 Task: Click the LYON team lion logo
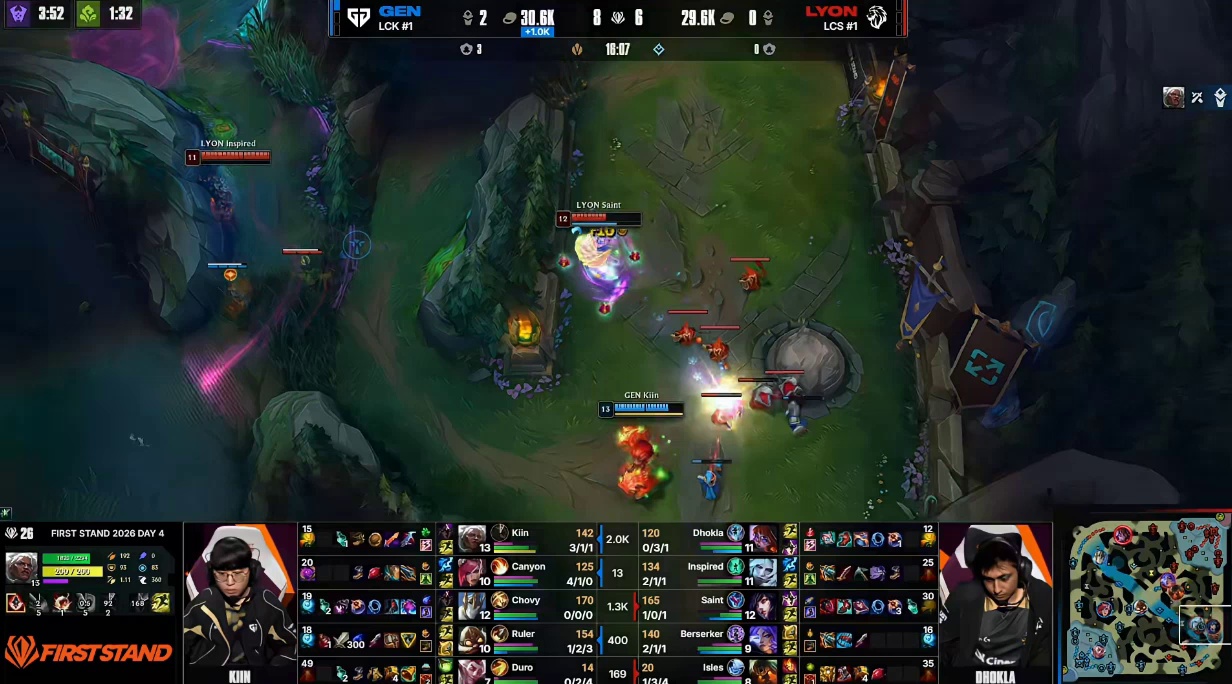[877, 17]
